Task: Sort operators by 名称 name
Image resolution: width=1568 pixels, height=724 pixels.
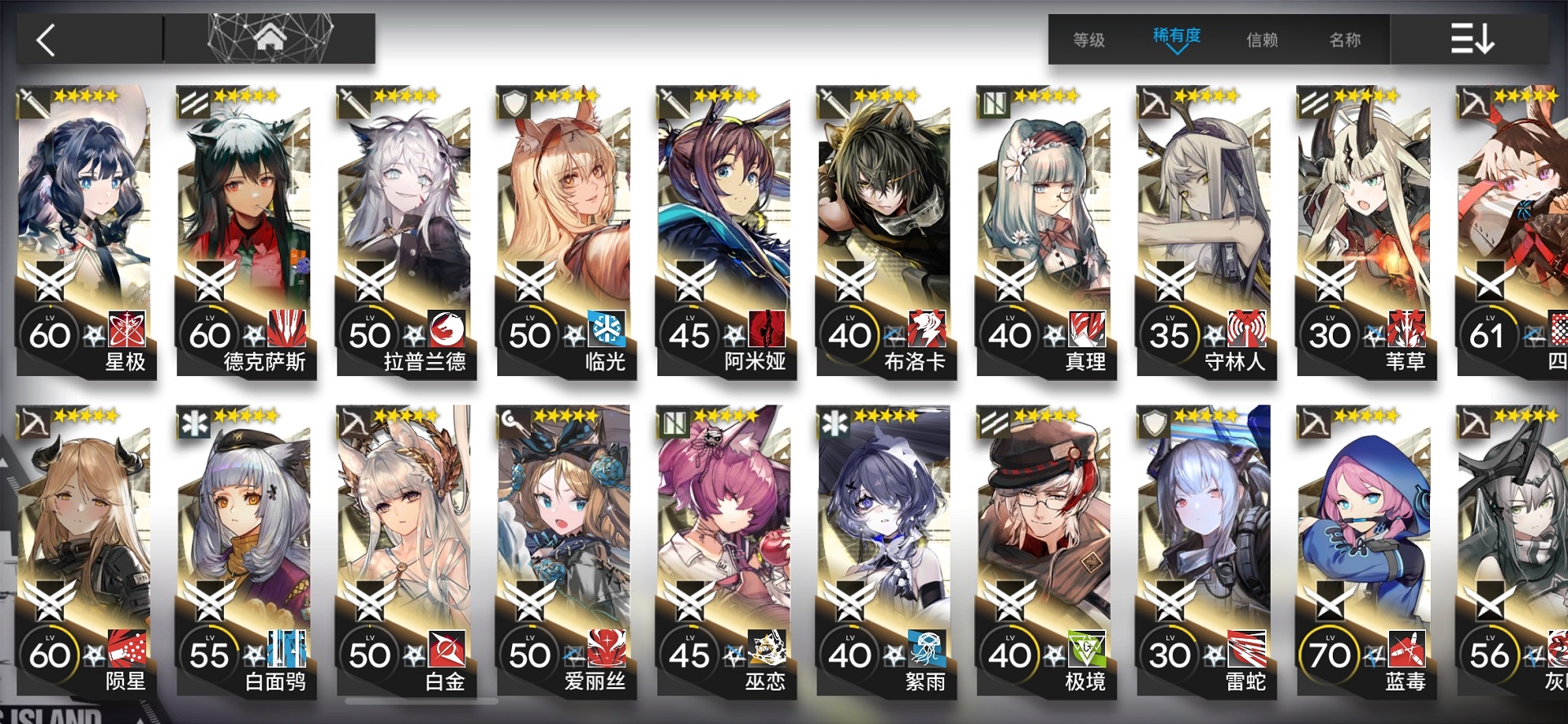Action: [x=1345, y=39]
